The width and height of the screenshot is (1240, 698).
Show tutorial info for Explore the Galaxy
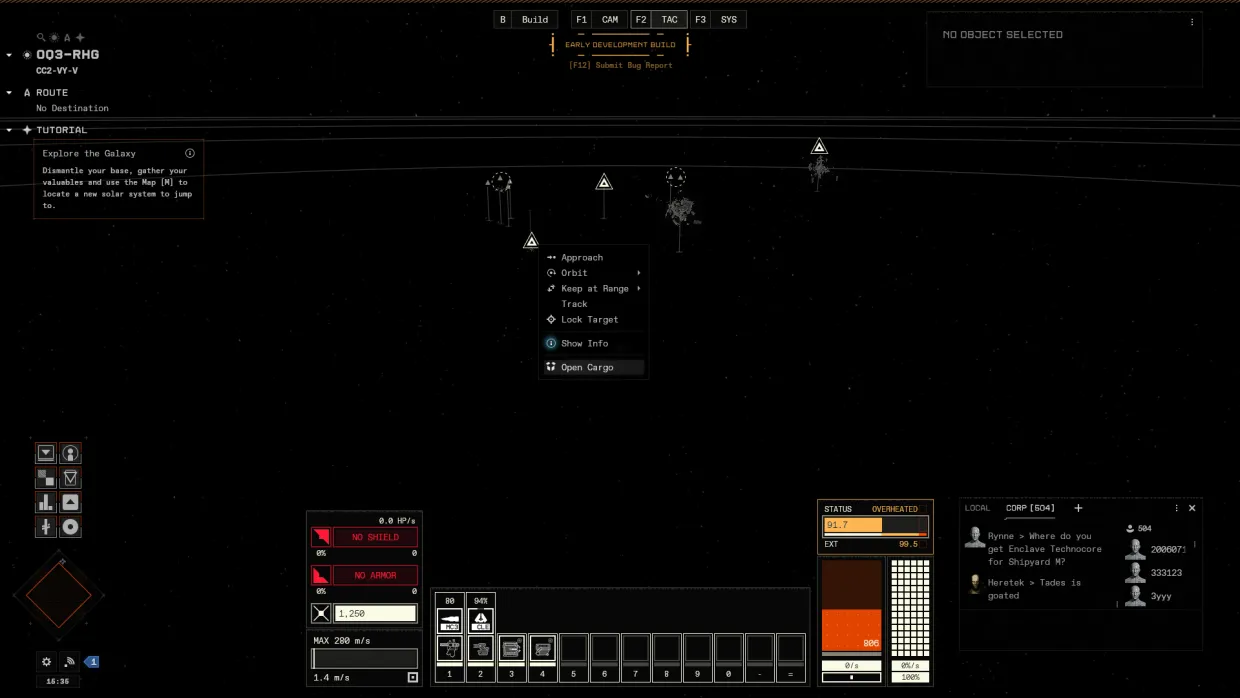tap(190, 154)
